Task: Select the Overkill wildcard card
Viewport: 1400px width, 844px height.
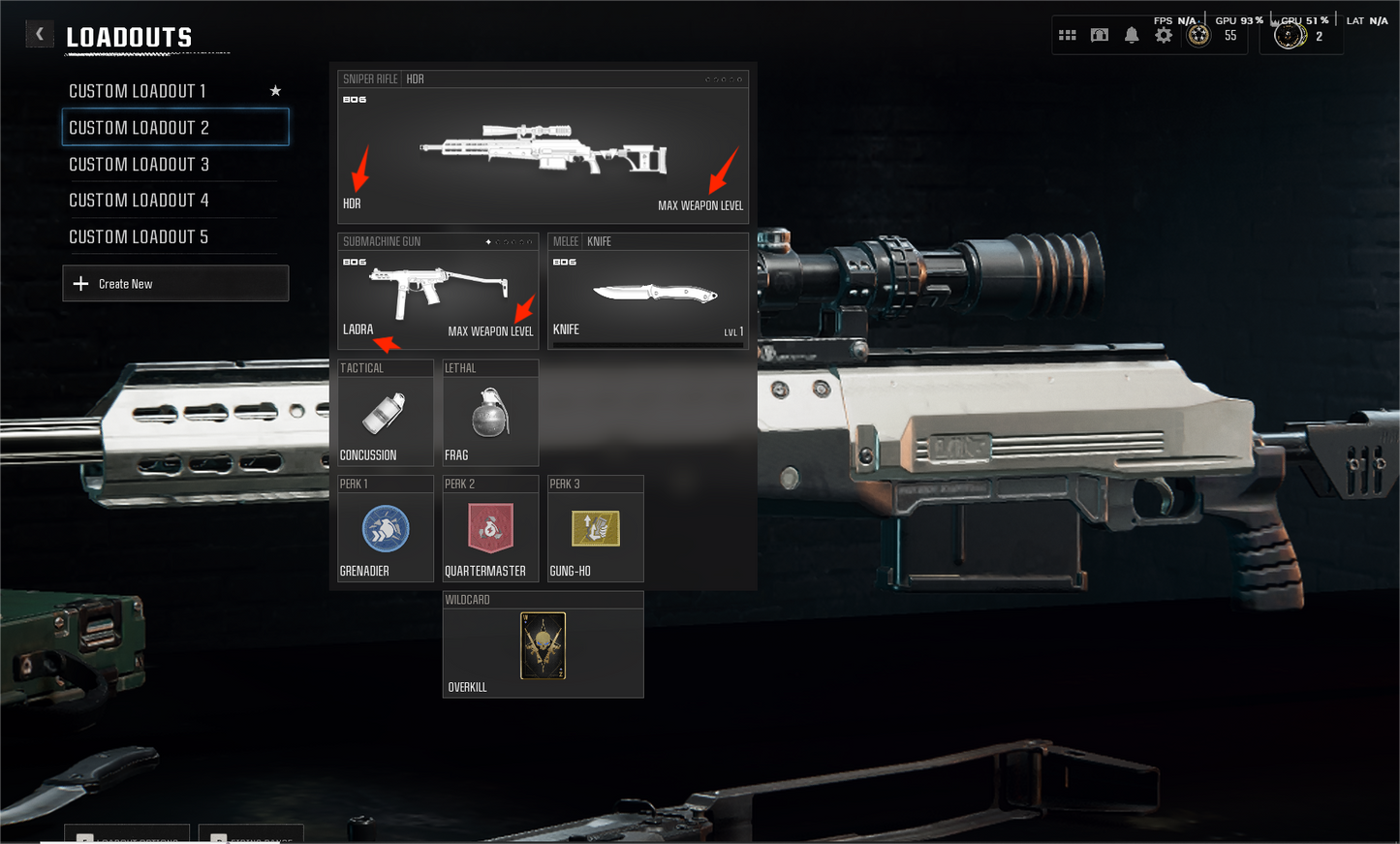Action: pyautogui.click(x=543, y=643)
